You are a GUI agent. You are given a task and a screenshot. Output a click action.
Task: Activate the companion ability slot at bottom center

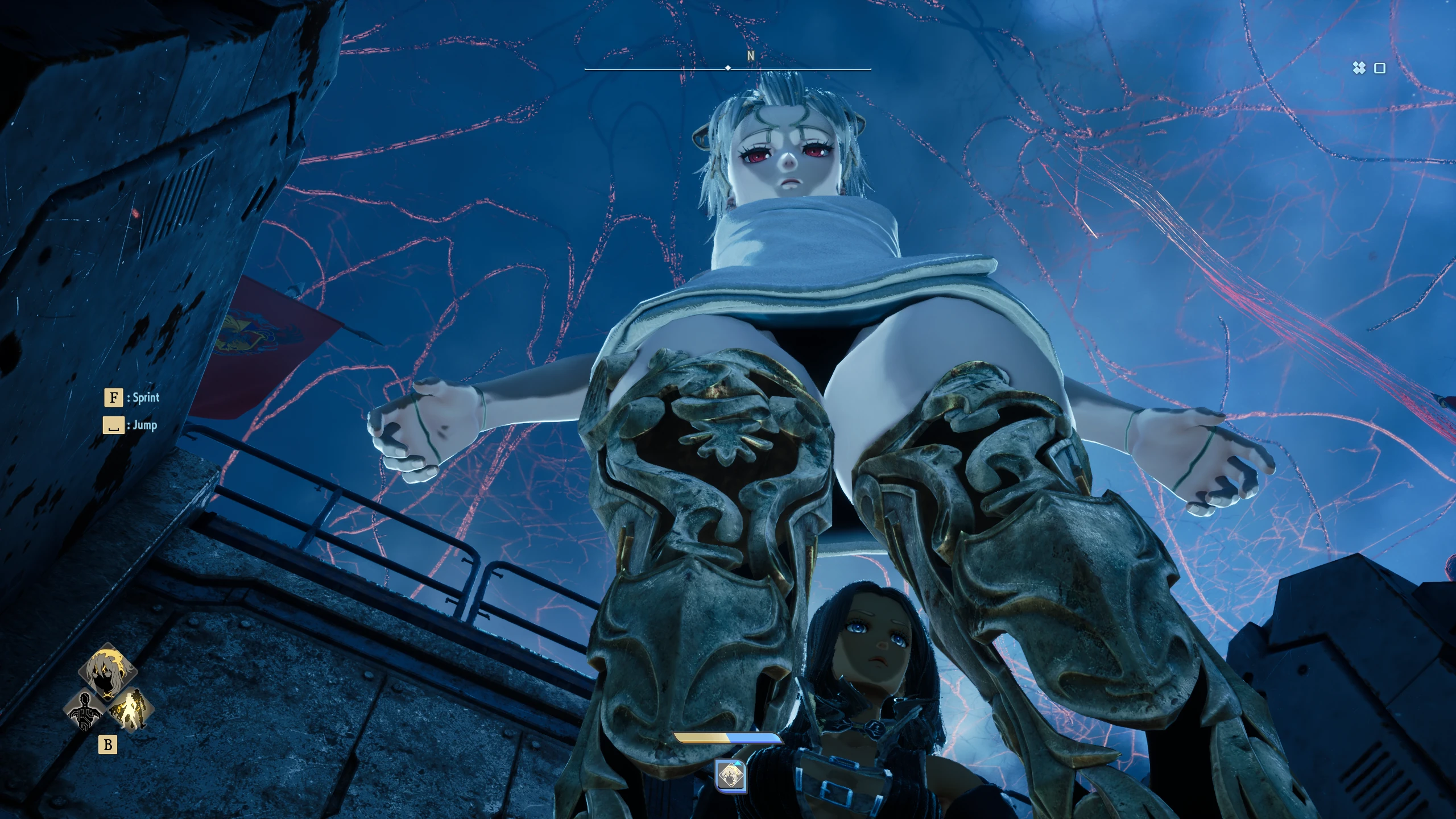[x=731, y=775]
